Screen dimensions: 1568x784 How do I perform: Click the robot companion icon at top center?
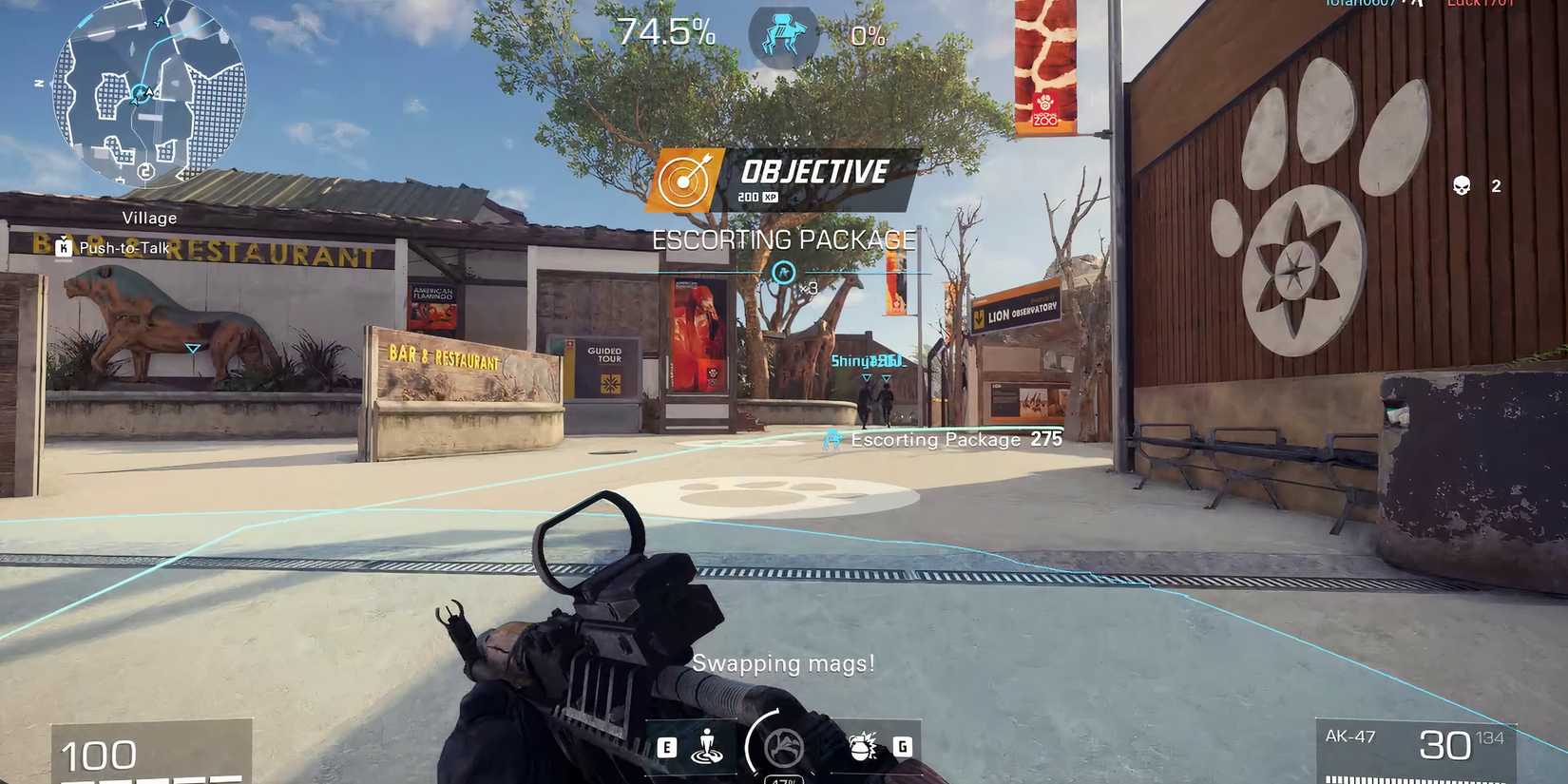(x=781, y=34)
